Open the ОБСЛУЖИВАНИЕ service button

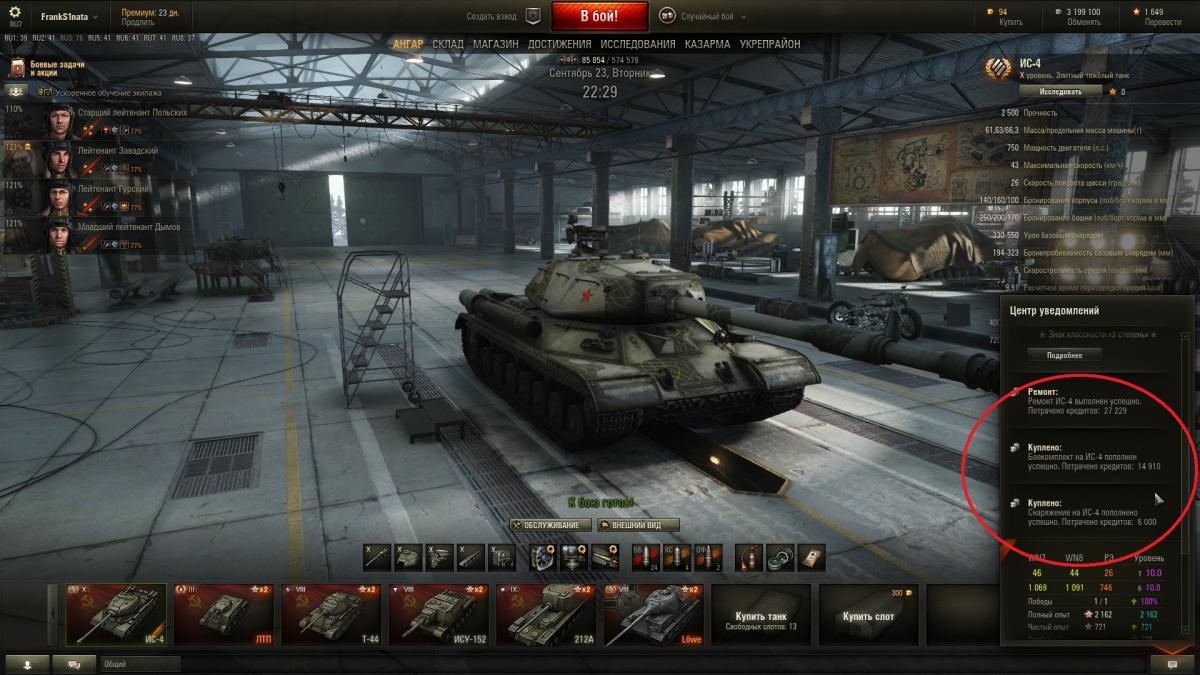tap(548, 525)
